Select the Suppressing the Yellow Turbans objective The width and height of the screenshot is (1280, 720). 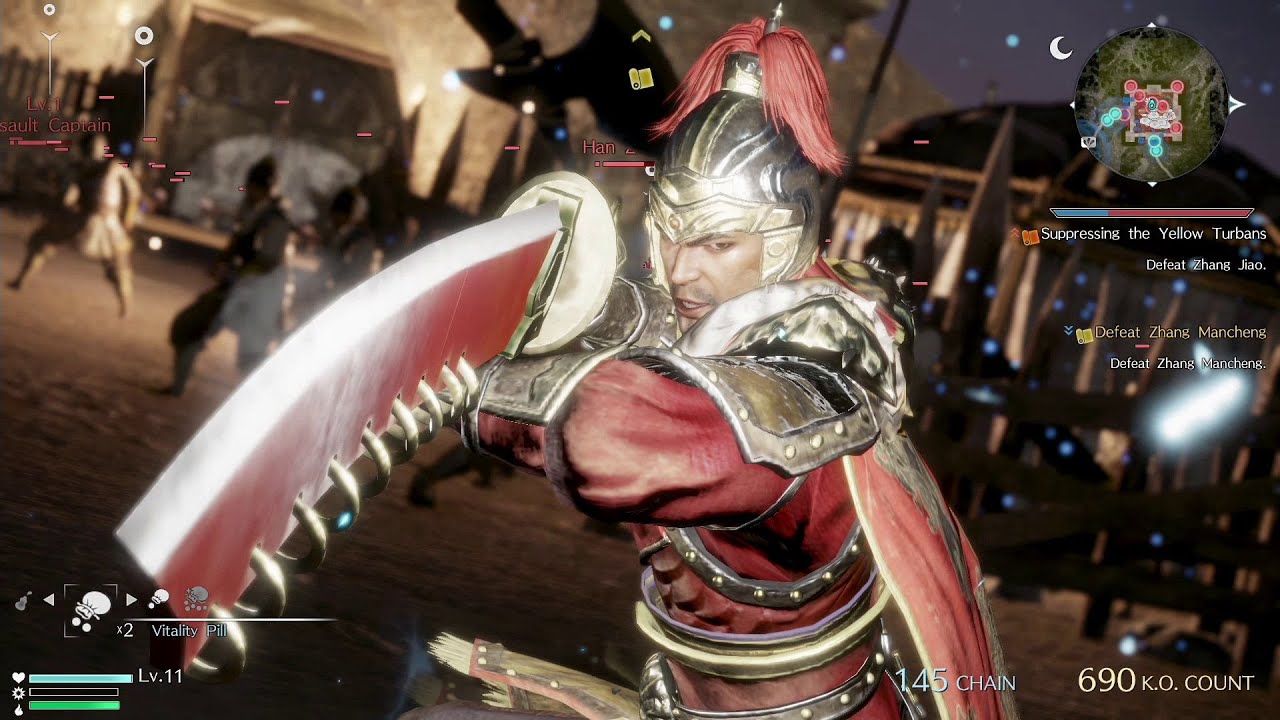pos(1153,232)
